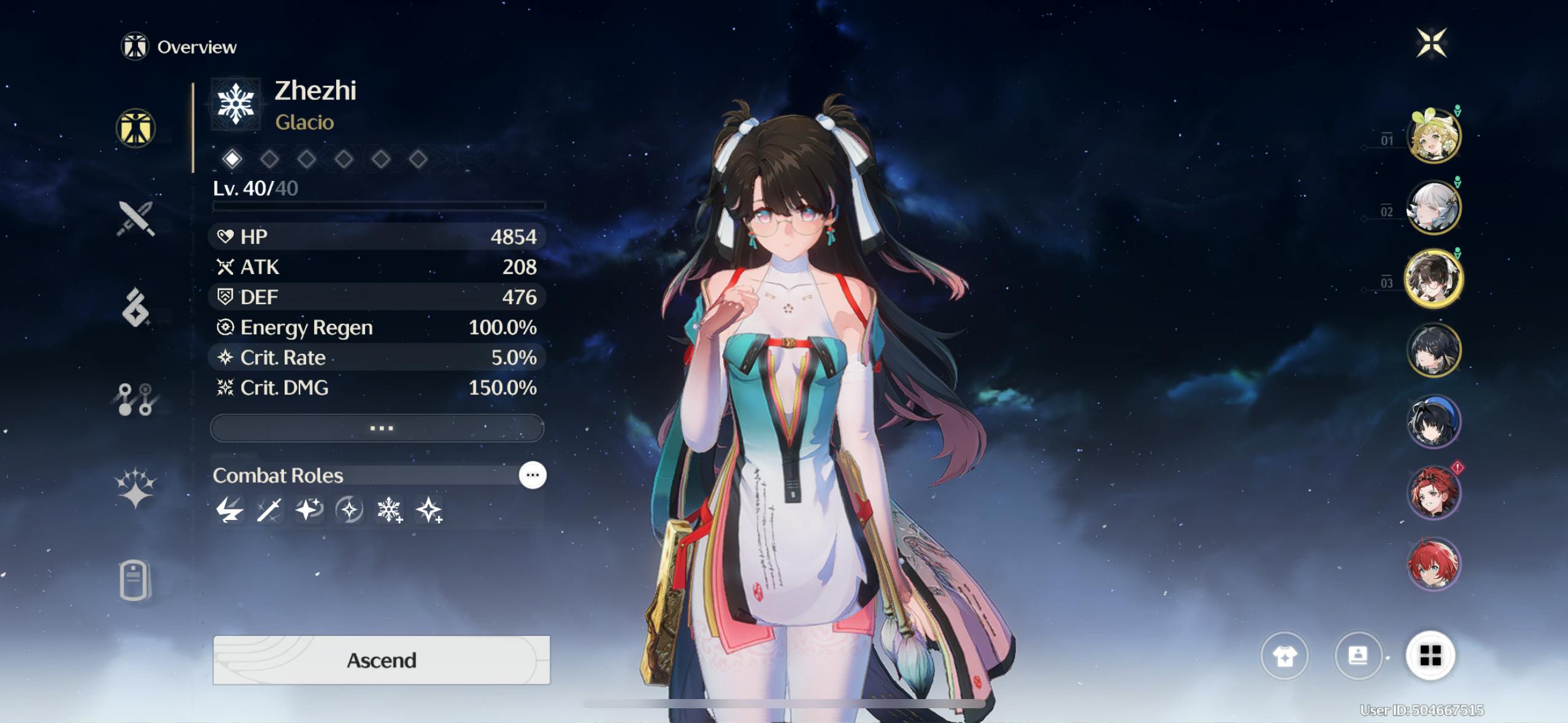The width and height of the screenshot is (1568, 723).
Task: Open the outfit shirt icon button
Action: click(1284, 656)
